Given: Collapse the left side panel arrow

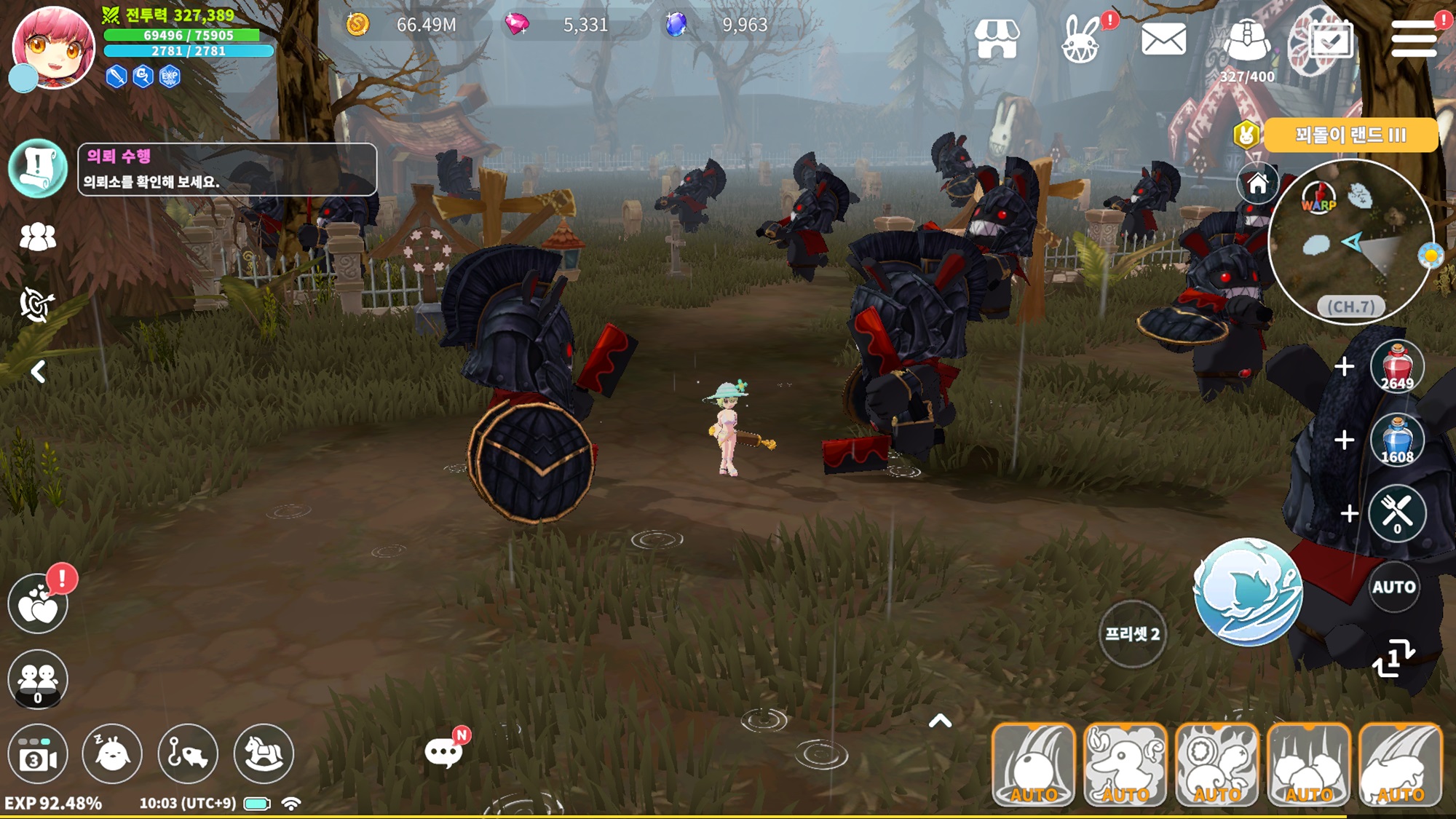Looking at the screenshot, I should (39, 372).
